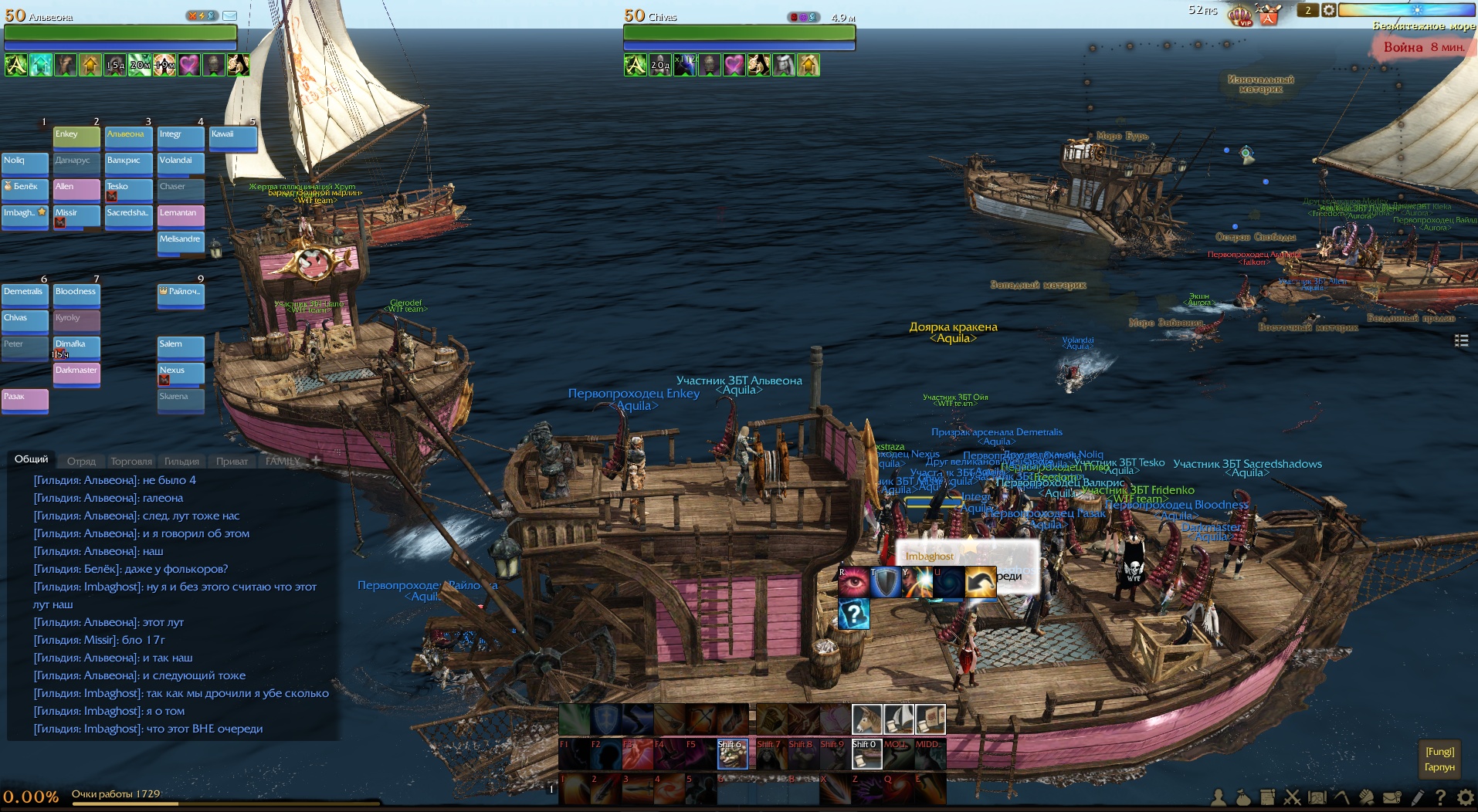Open the mail envelope menu icon
Screen dimensions: 1478x812
1392,797
